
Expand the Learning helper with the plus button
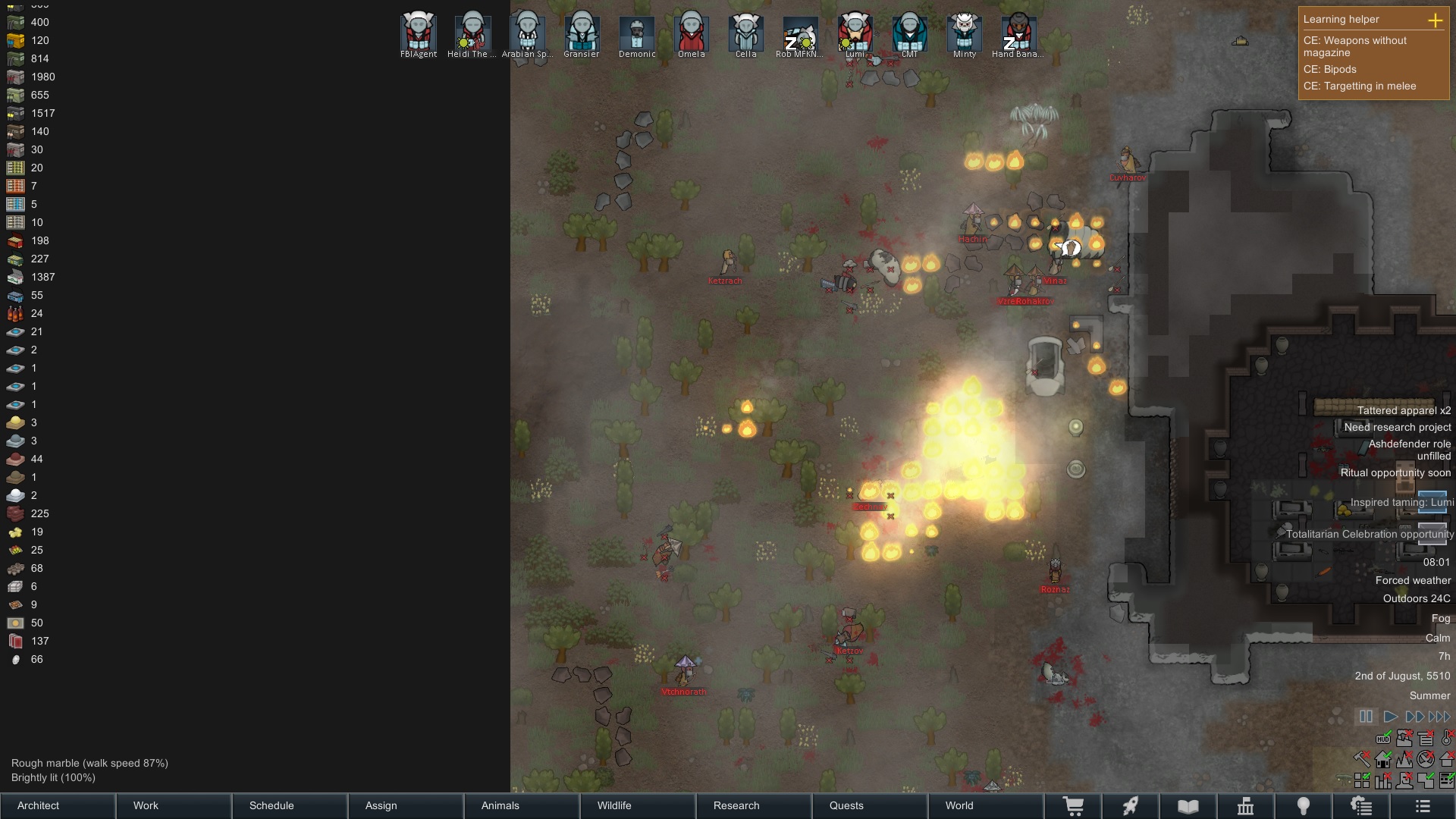[x=1437, y=21]
